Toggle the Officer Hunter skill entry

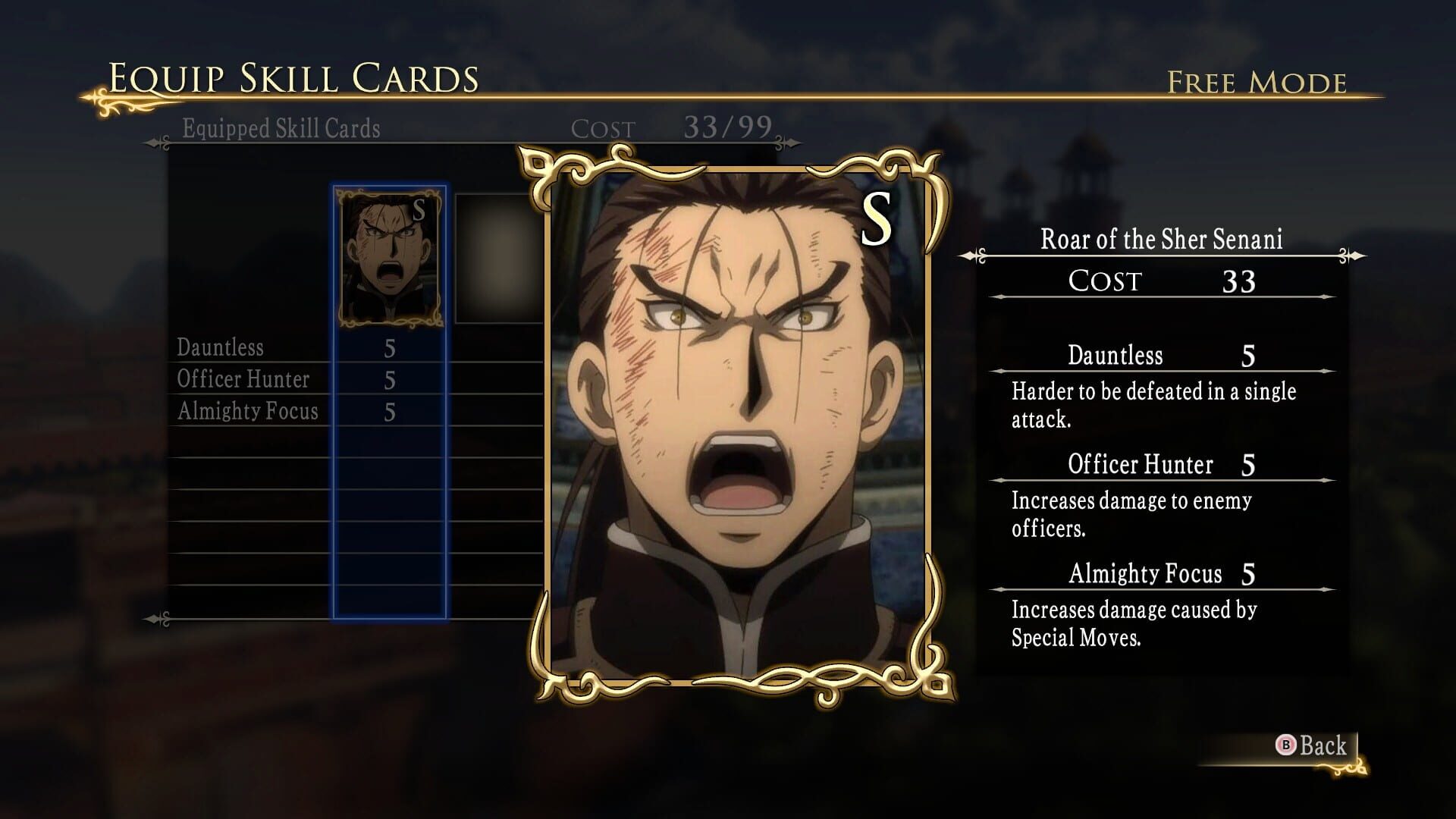click(243, 380)
